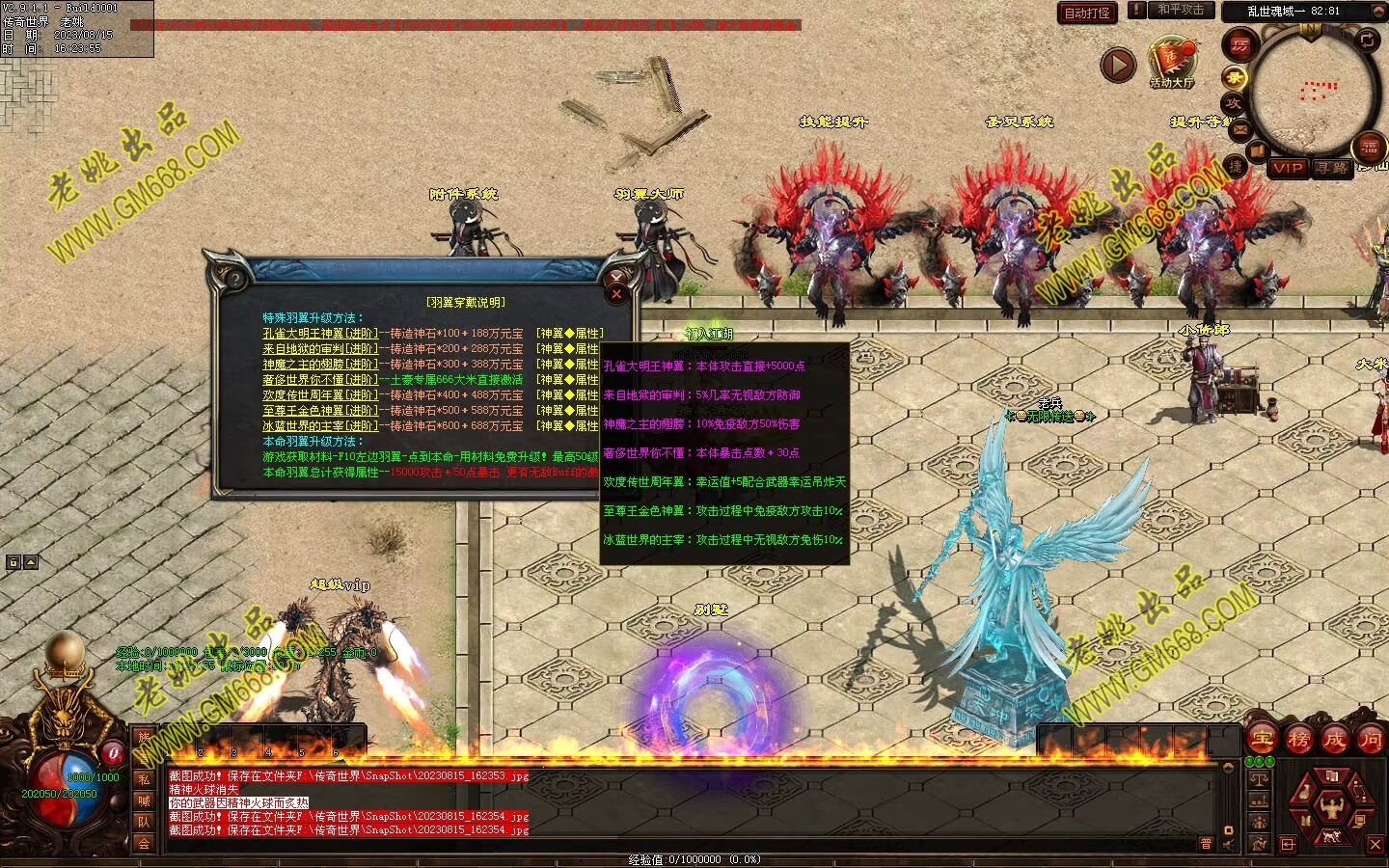The width and height of the screenshot is (1389, 868).
Task: Open the circular minimap
Action: 1310,92
